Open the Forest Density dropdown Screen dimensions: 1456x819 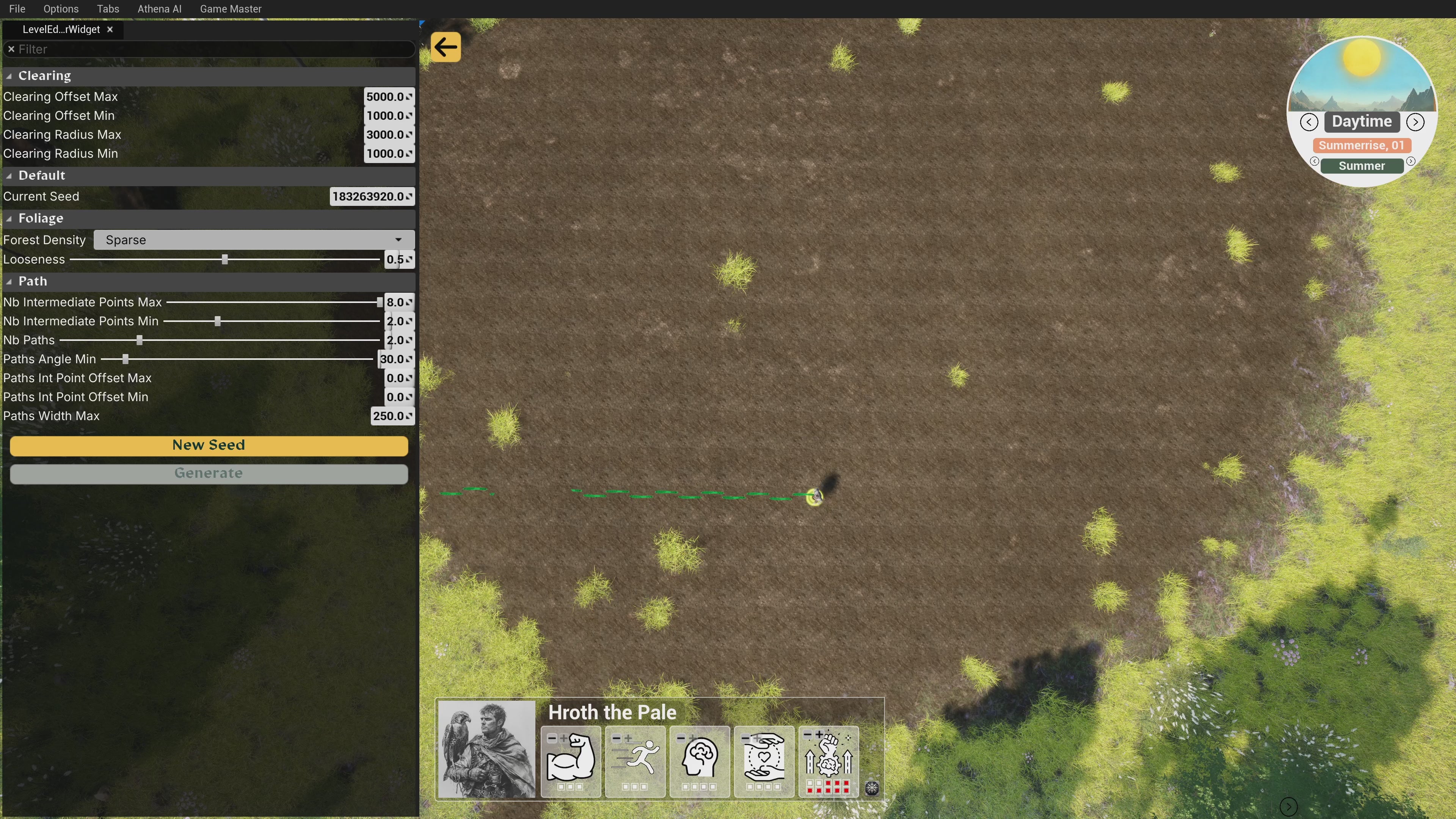pyautogui.click(x=254, y=240)
